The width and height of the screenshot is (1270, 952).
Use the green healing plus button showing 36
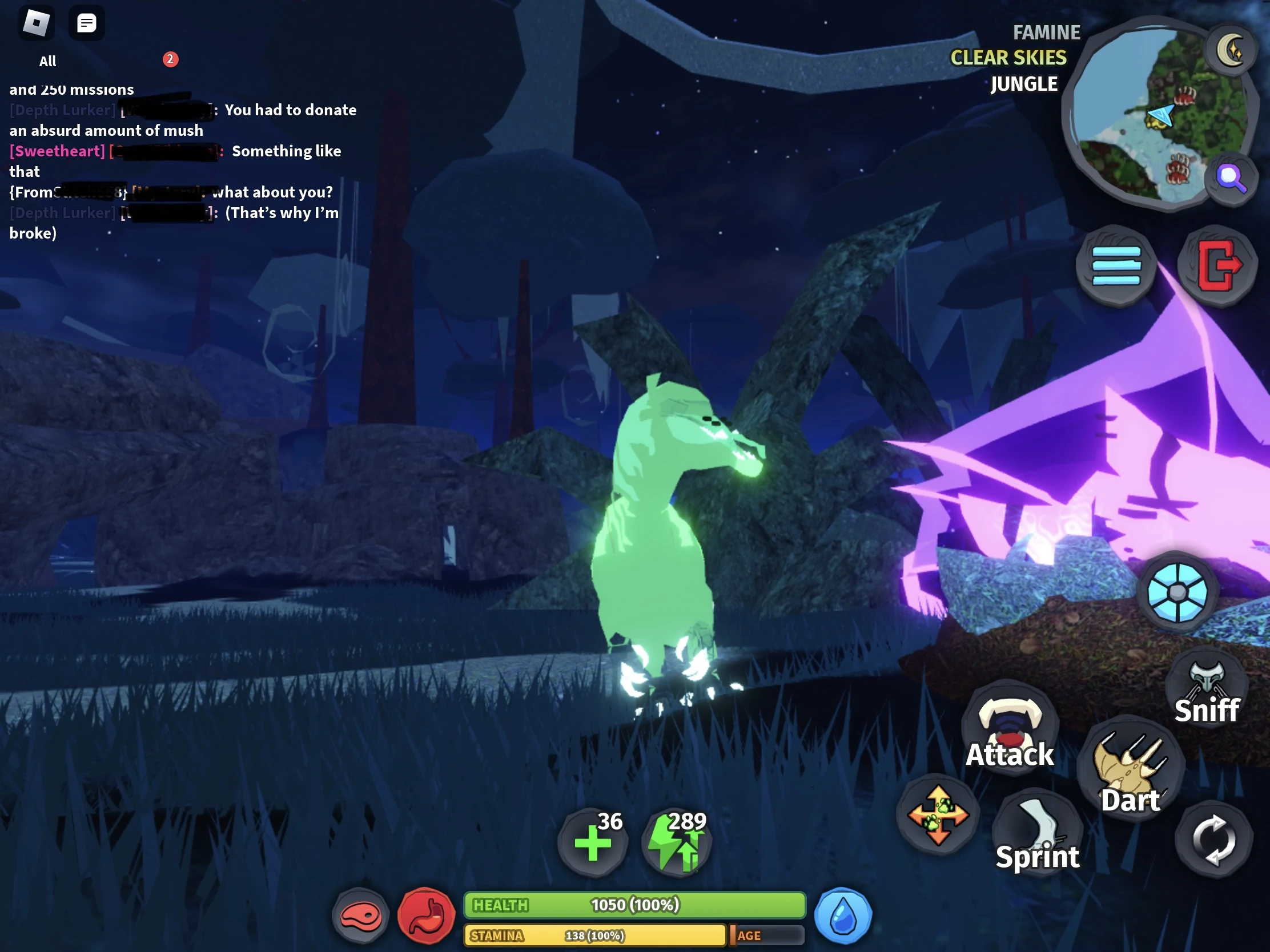(x=594, y=842)
